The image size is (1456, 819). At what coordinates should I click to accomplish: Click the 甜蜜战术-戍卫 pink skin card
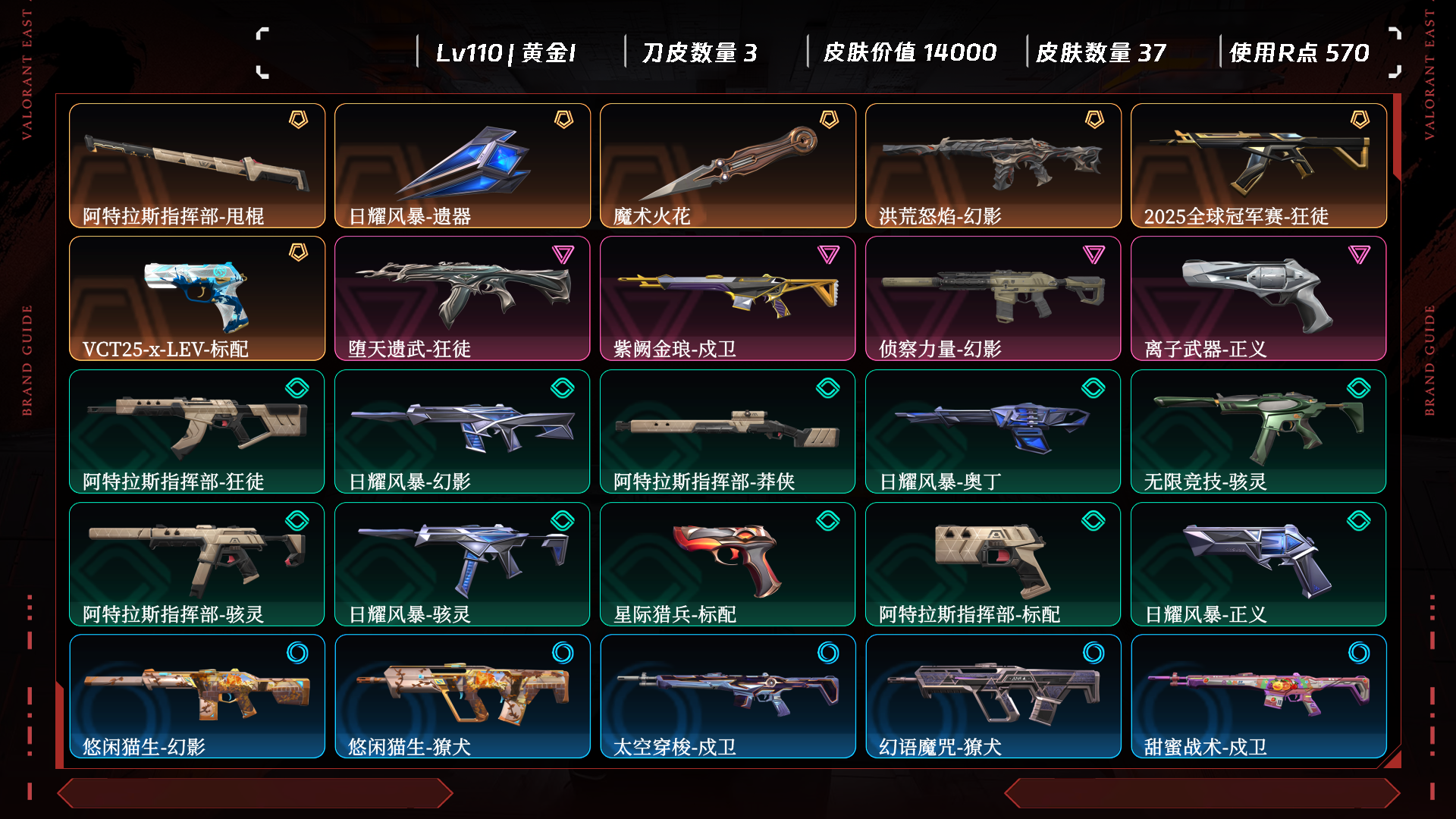[x=1259, y=696]
